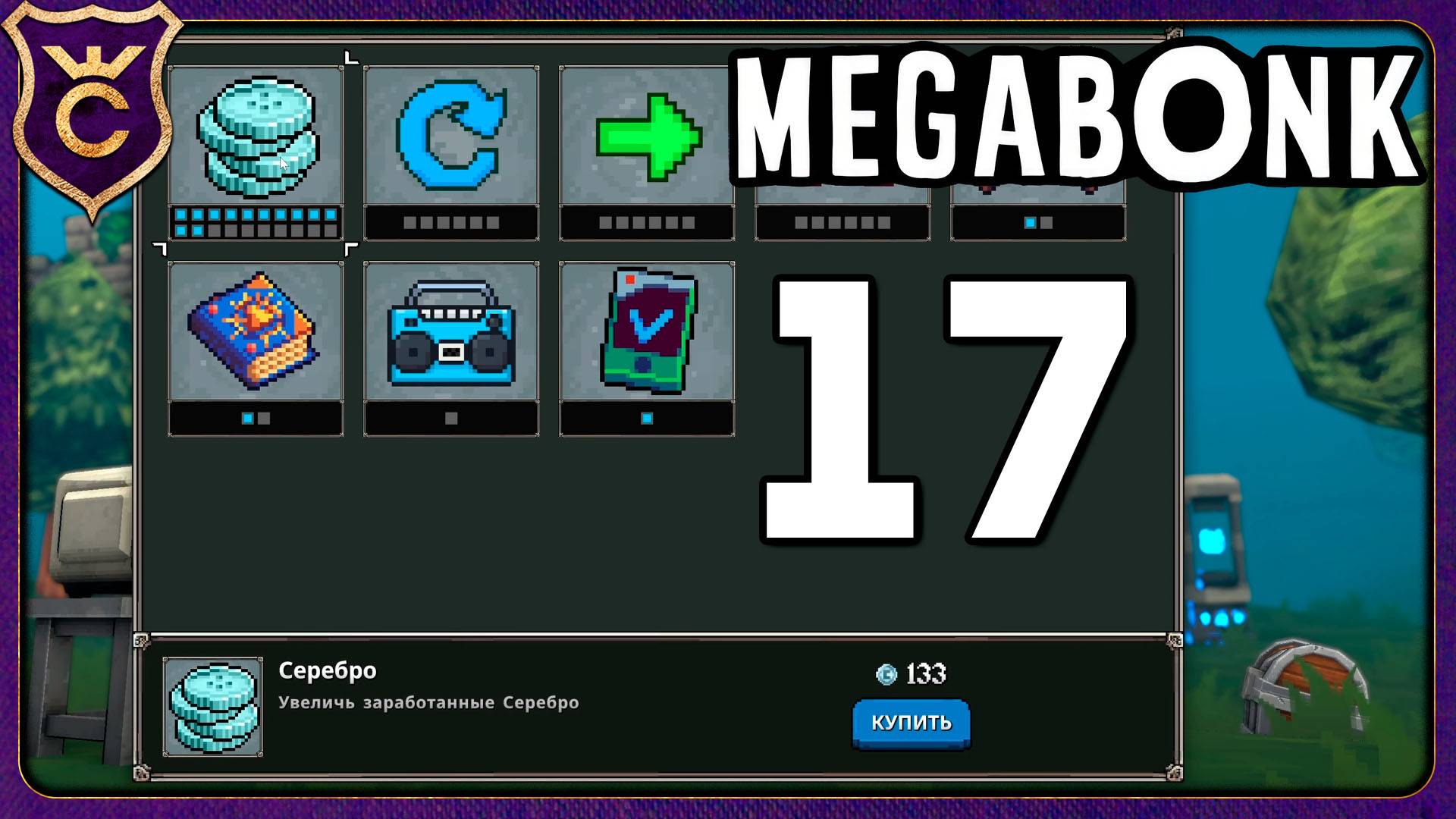
Task: Click the pip progress row under silver coins
Action: pyautogui.click(x=256, y=221)
